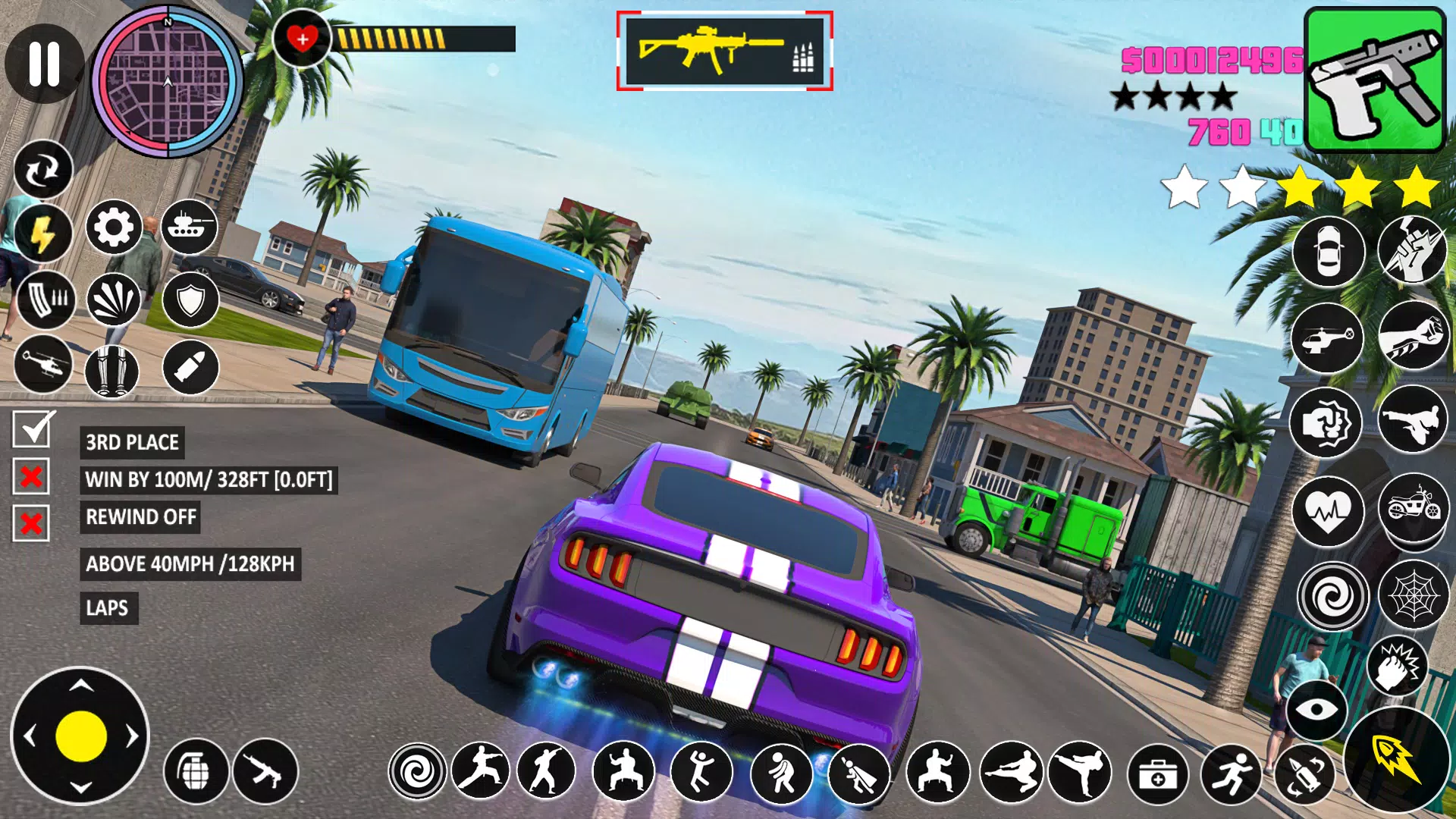Throw a grenade with grenade button
This screenshot has width=1456, height=819.
click(x=196, y=771)
